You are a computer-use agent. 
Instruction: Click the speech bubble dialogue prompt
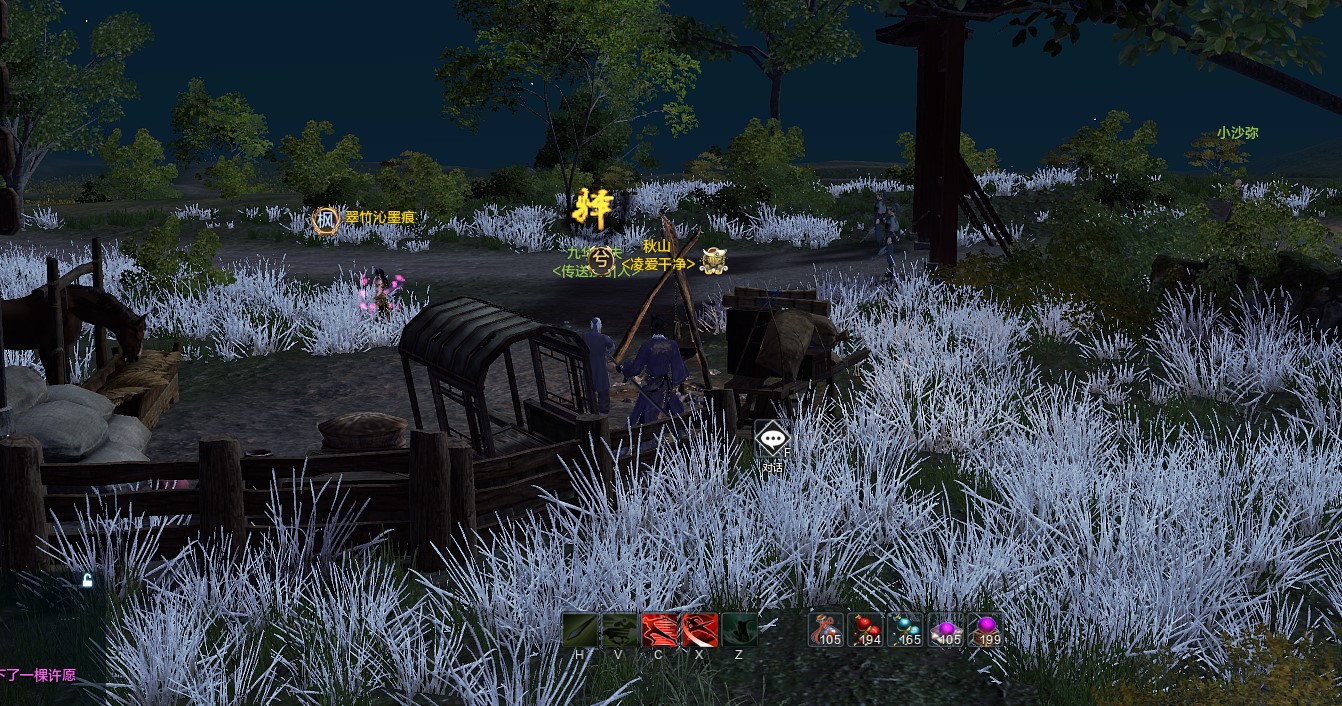pos(772,439)
